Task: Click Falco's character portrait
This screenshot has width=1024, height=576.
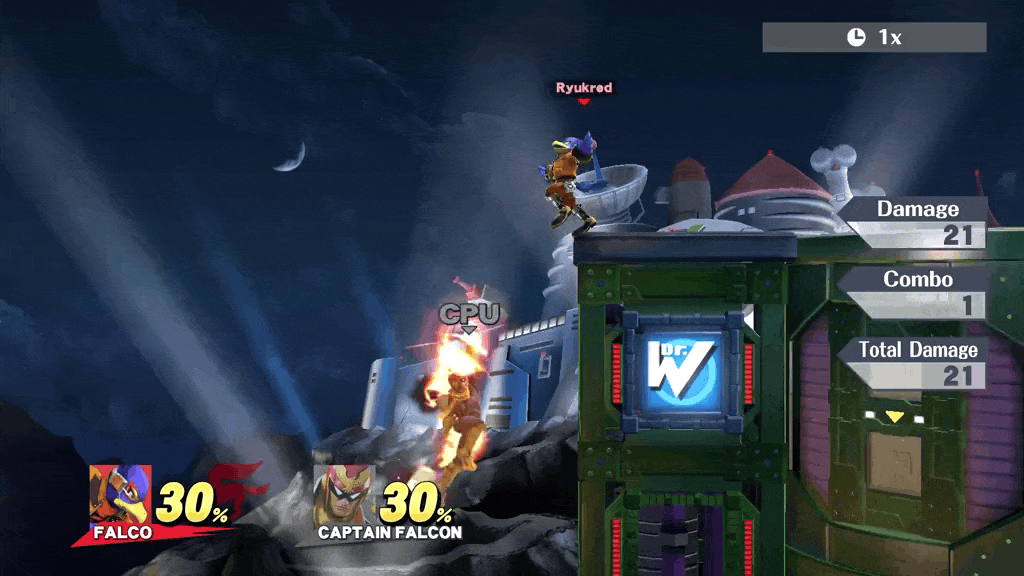Action: click(x=119, y=494)
